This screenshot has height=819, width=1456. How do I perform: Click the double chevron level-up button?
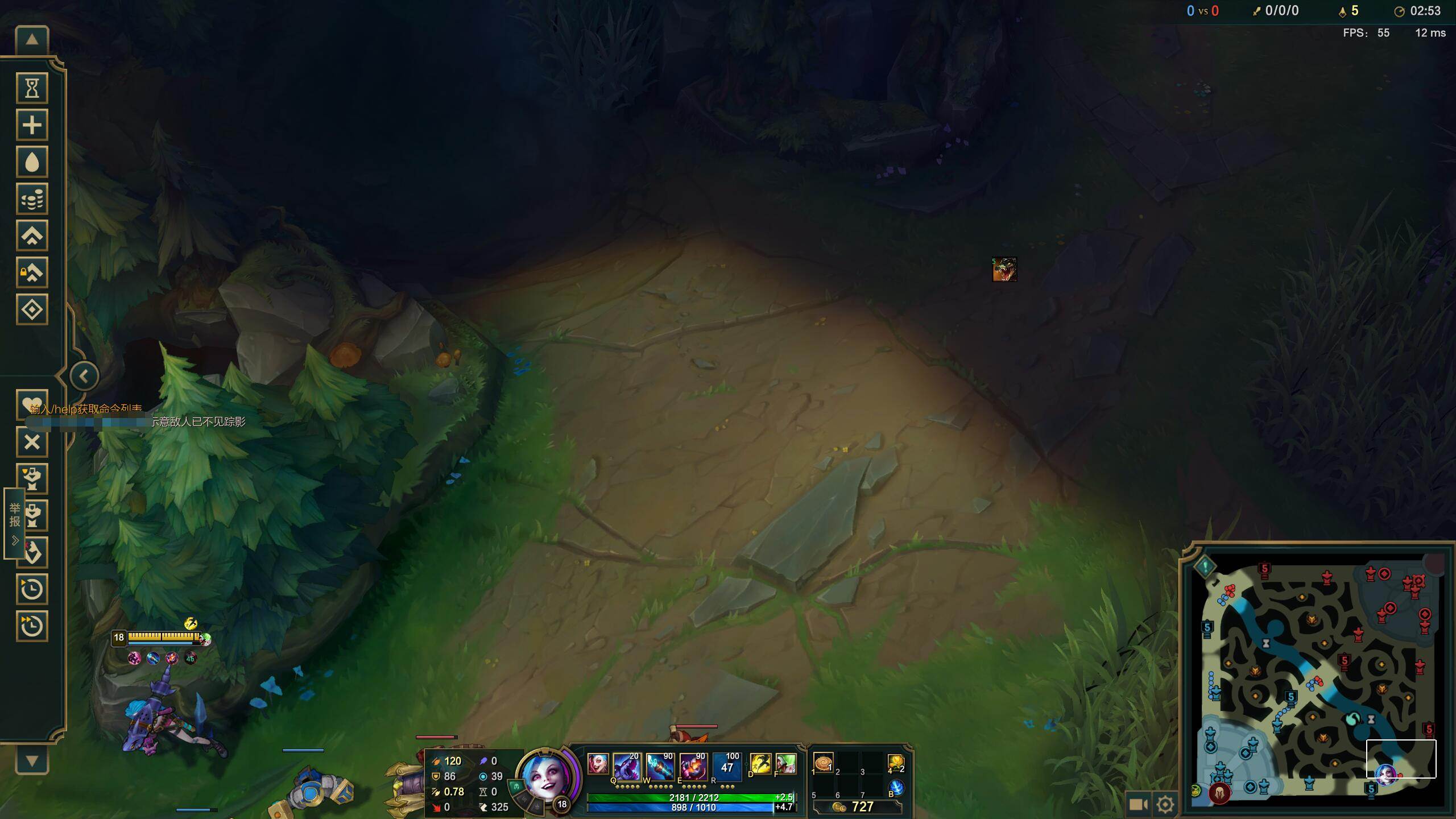32,236
